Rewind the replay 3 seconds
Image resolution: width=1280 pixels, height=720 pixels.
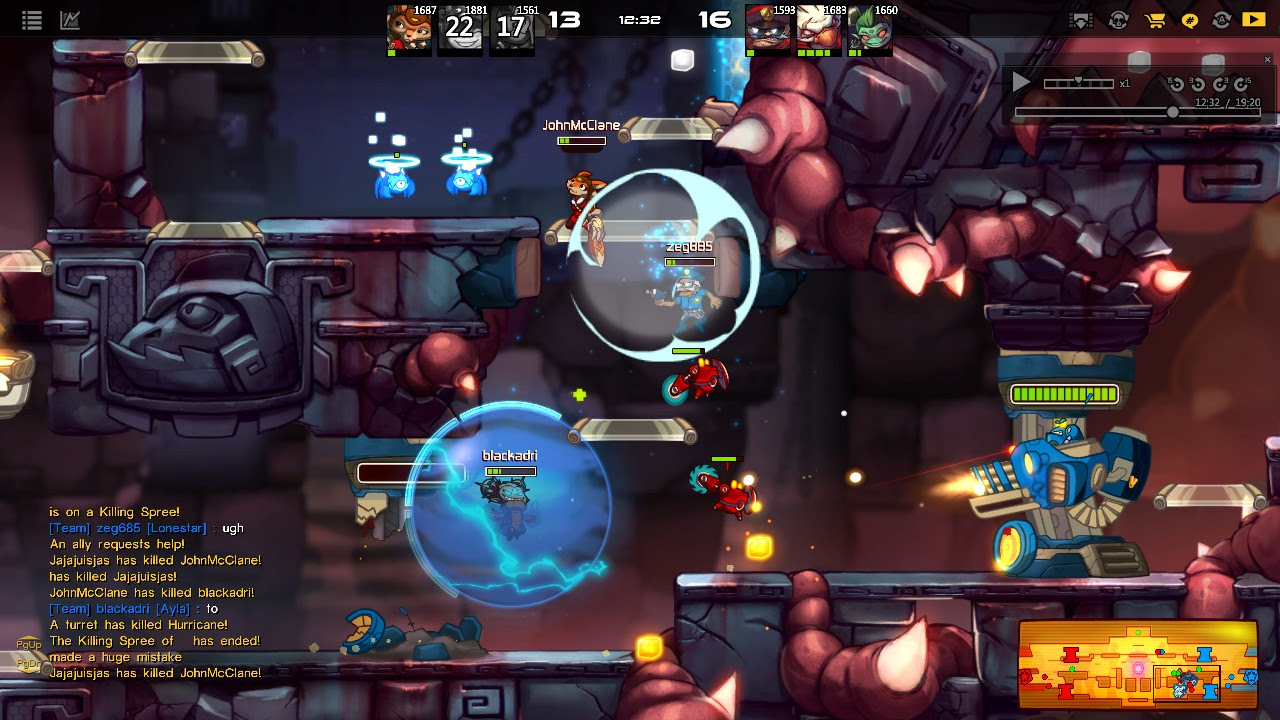(x=1198, y=84)
